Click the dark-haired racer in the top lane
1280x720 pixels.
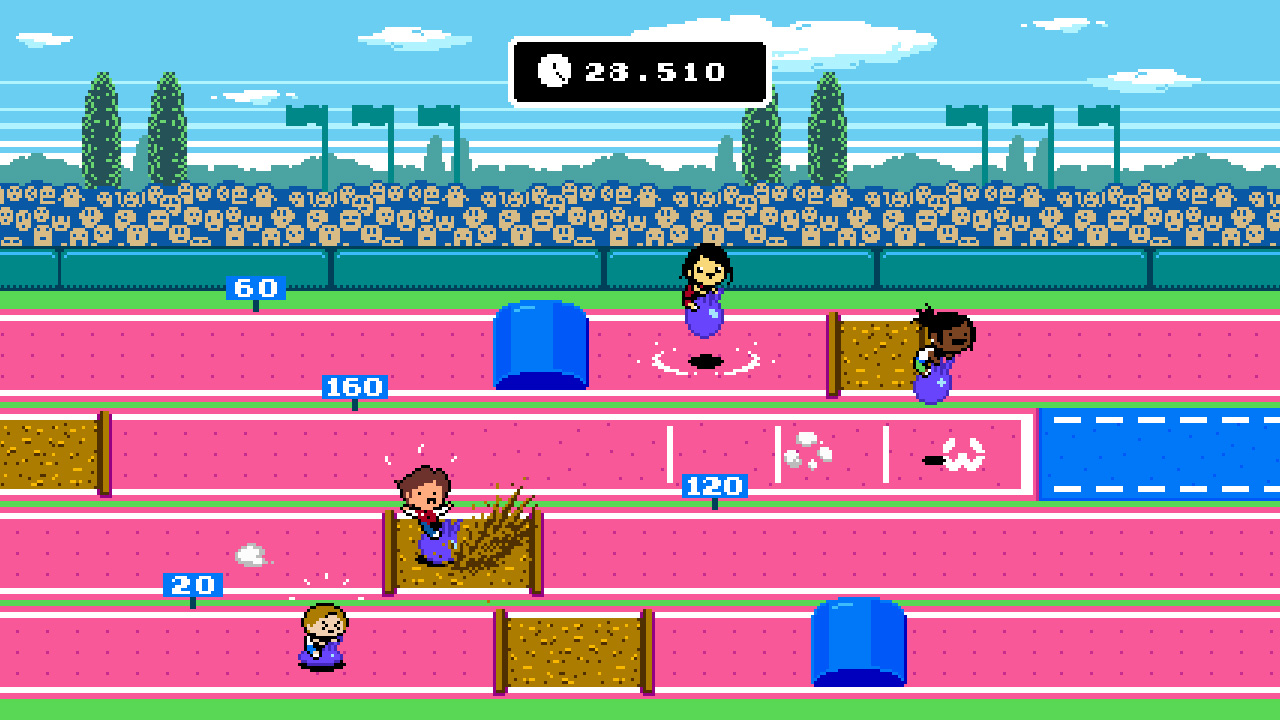[703, 290]
